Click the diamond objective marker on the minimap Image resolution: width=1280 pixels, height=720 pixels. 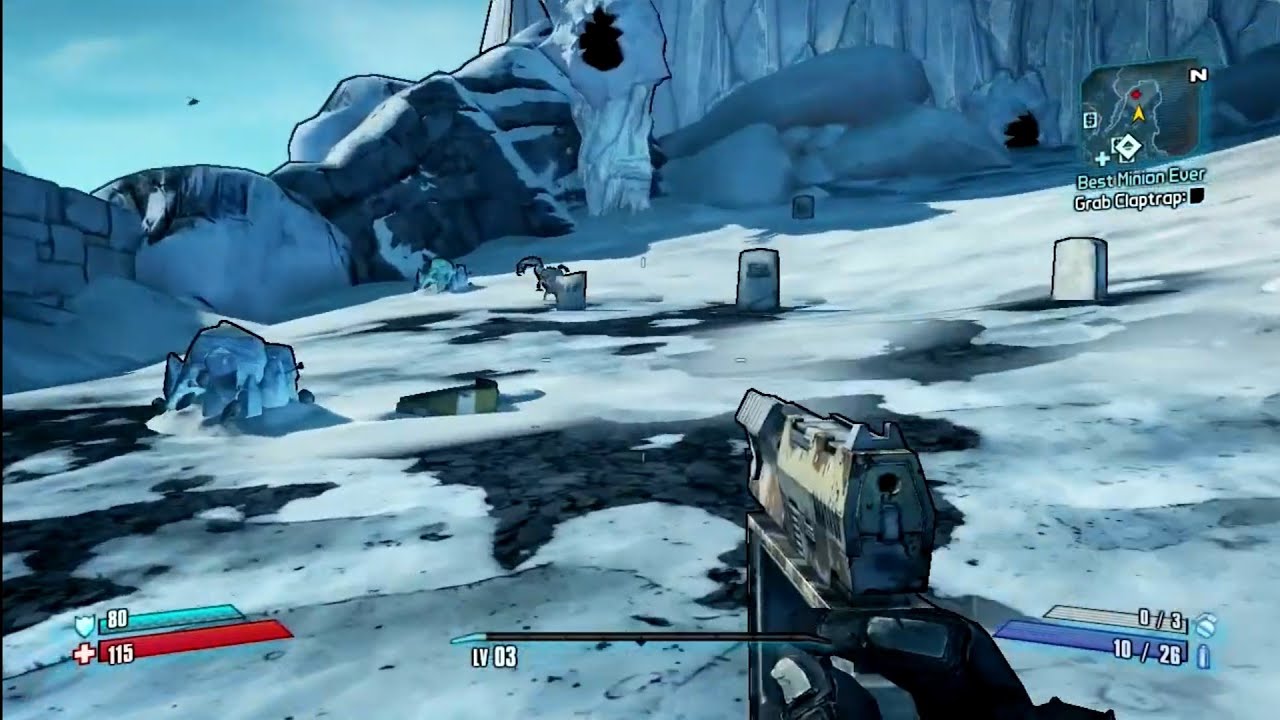[1130, 146]
